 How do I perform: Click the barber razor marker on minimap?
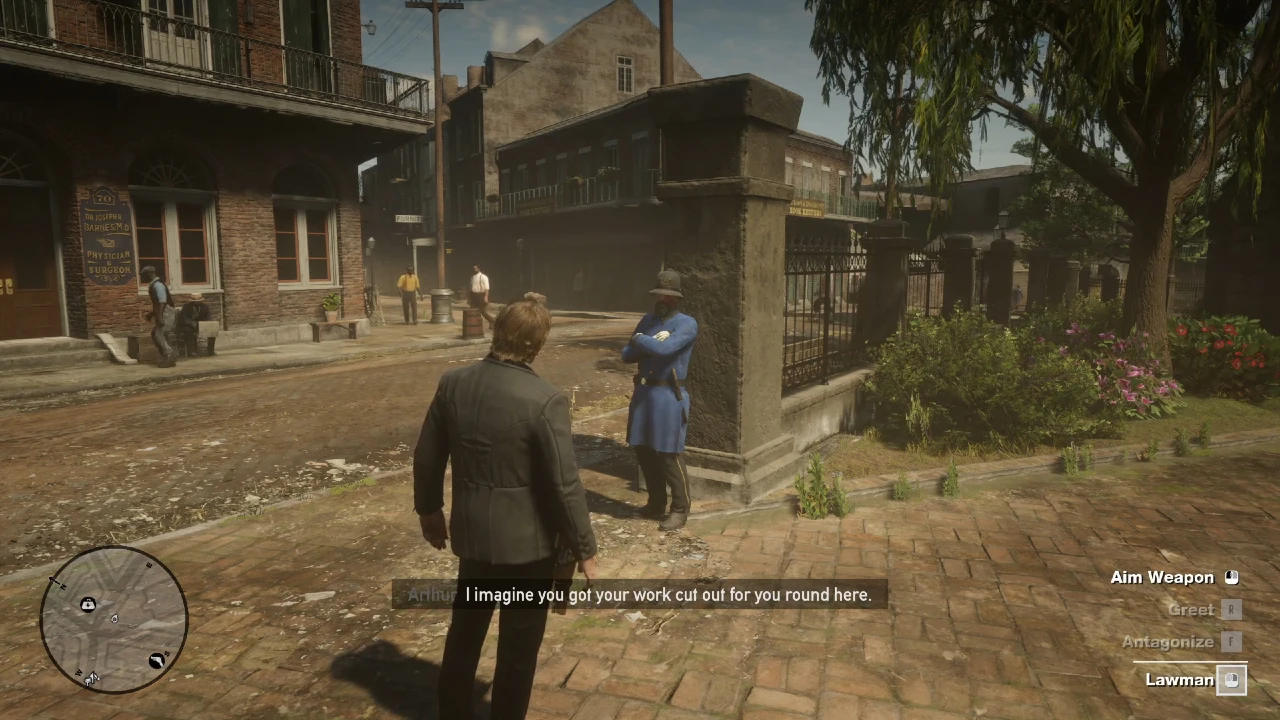(x=157, y=660)
